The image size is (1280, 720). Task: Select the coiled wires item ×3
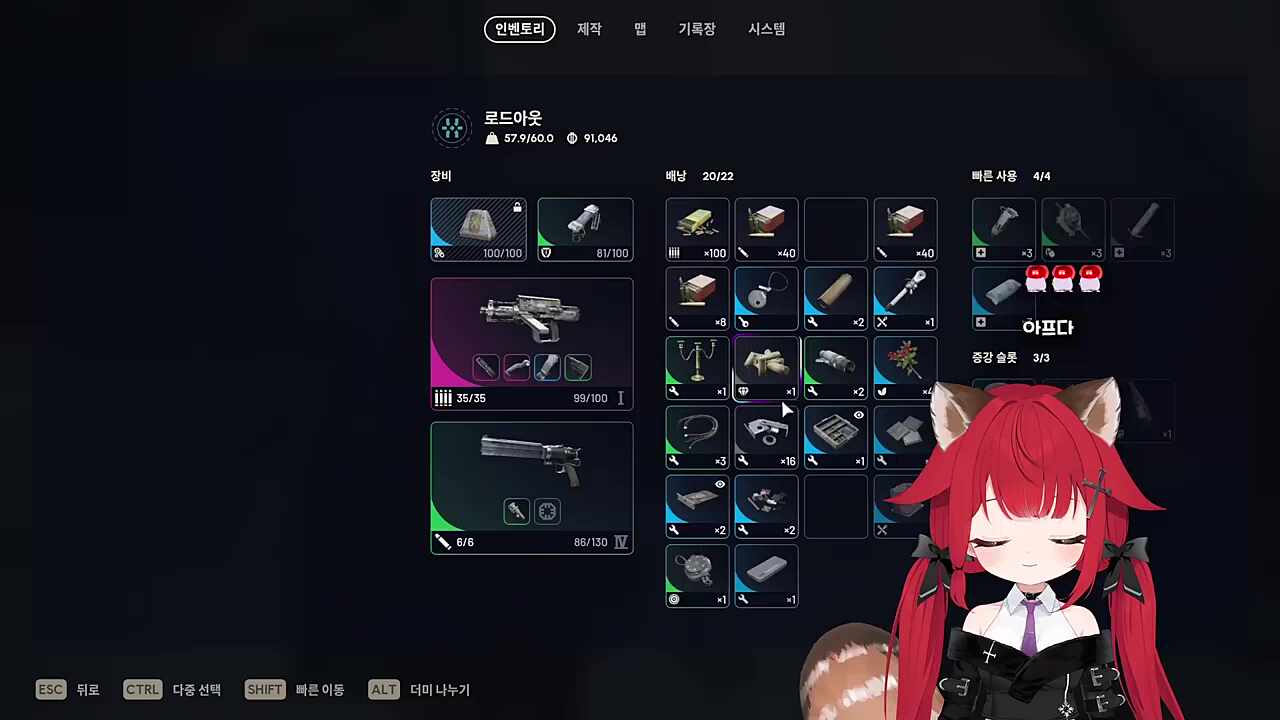point(697,437)
